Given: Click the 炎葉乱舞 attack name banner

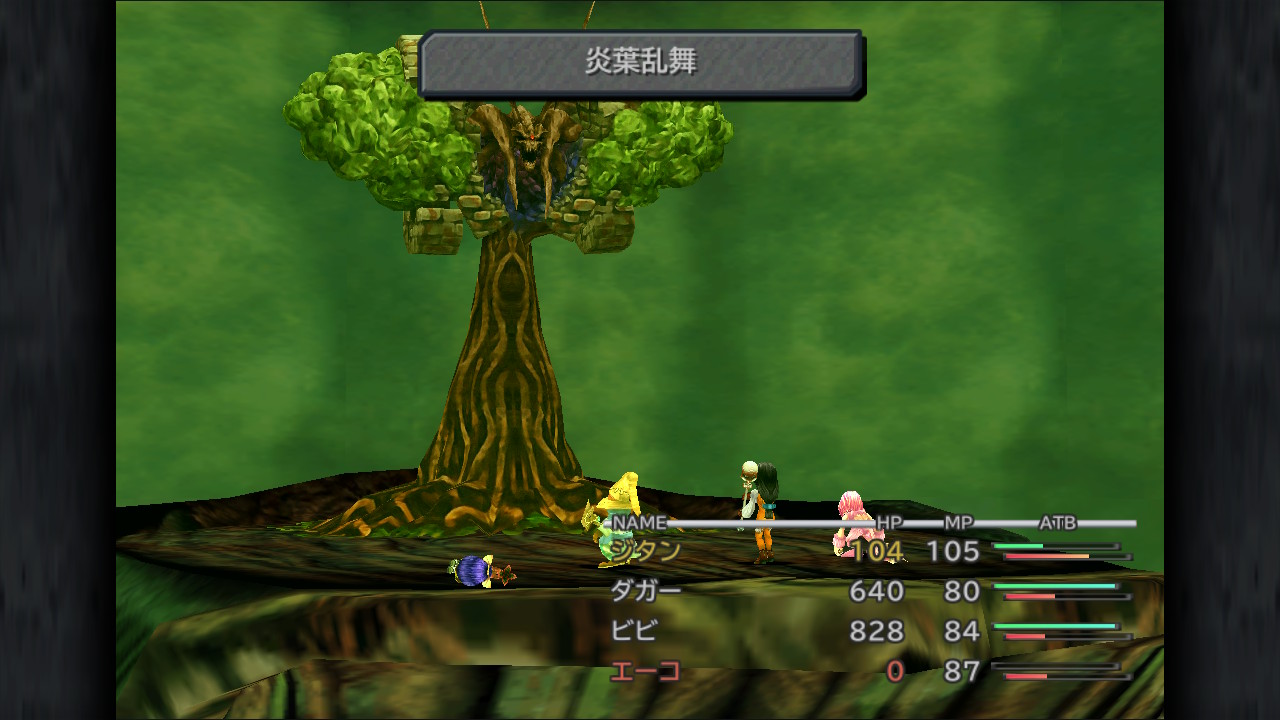Looking at the screenshot, I should coord(645,62).
